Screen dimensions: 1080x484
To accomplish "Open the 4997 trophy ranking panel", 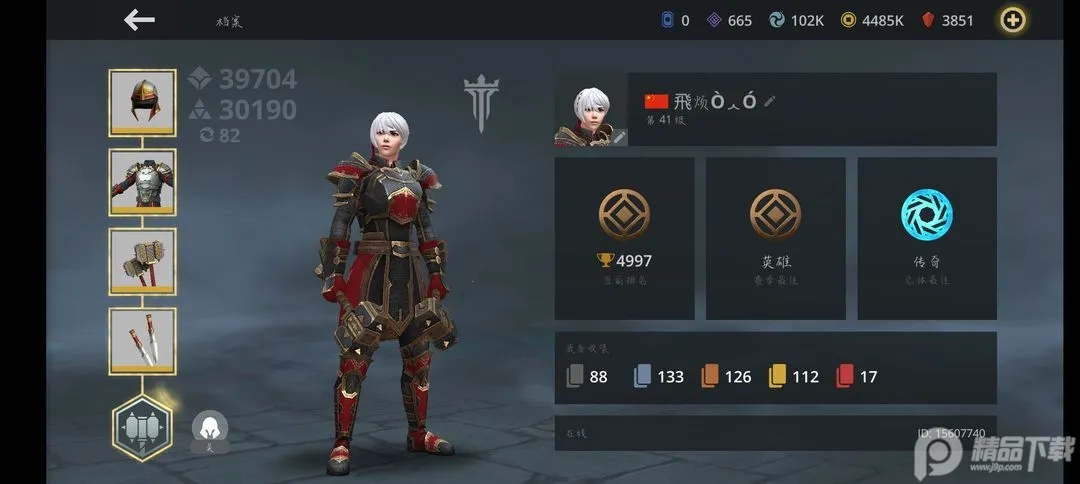I will (x=624, y=238).
